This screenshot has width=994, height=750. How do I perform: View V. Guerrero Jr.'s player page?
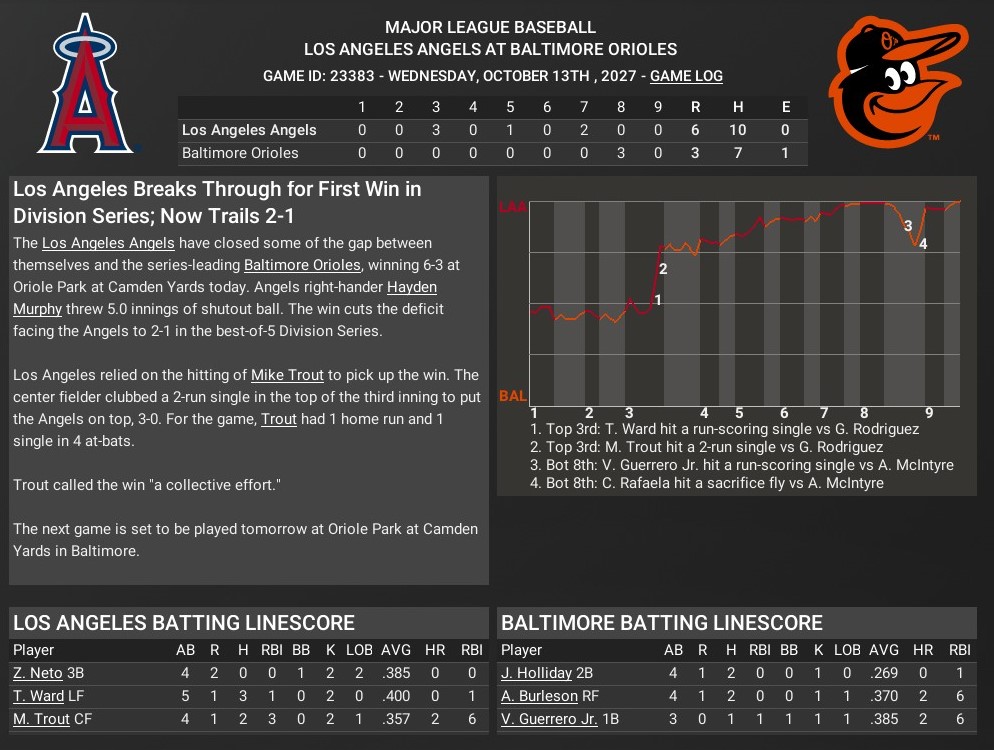[x=548, y=719]
